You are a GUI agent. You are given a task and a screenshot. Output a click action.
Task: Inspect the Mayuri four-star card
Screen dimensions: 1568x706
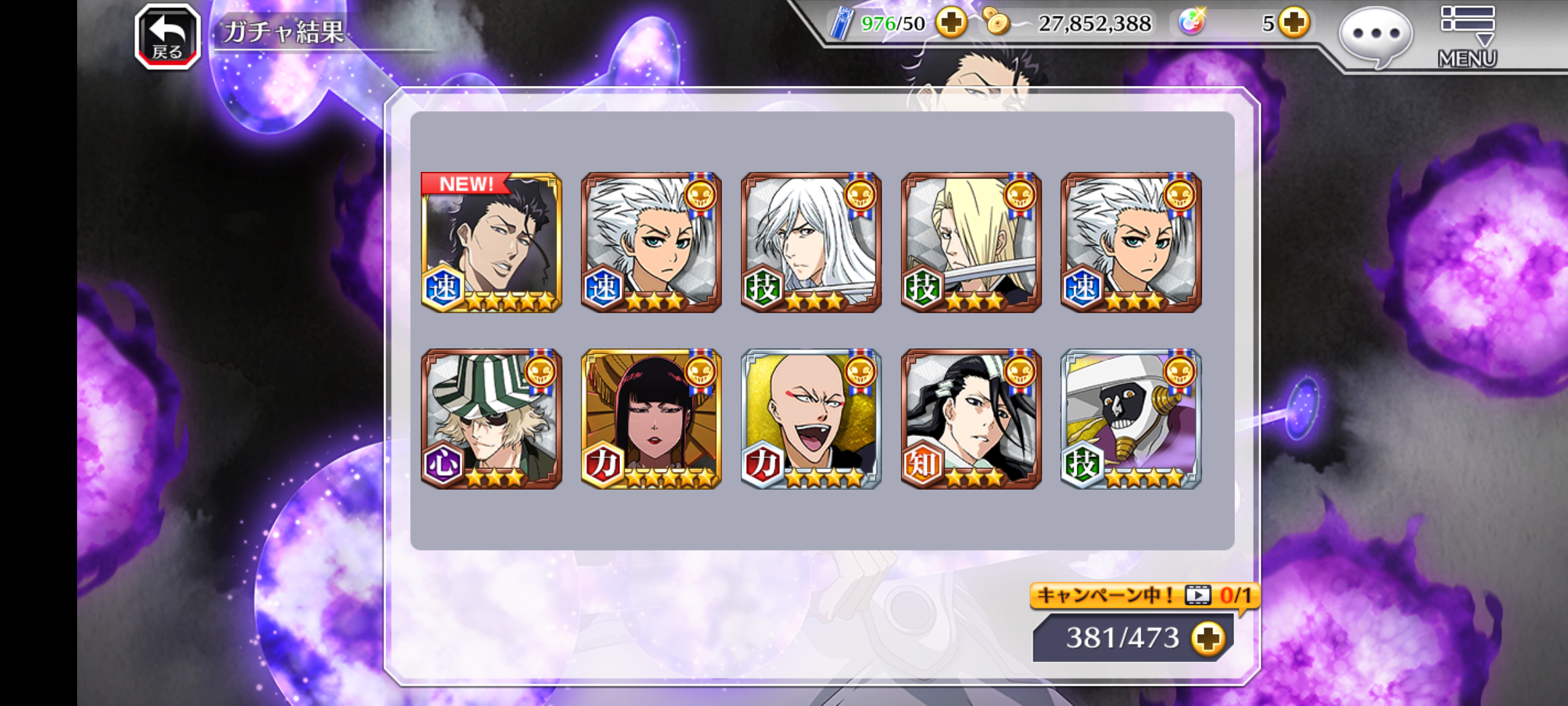(1131, 419)
